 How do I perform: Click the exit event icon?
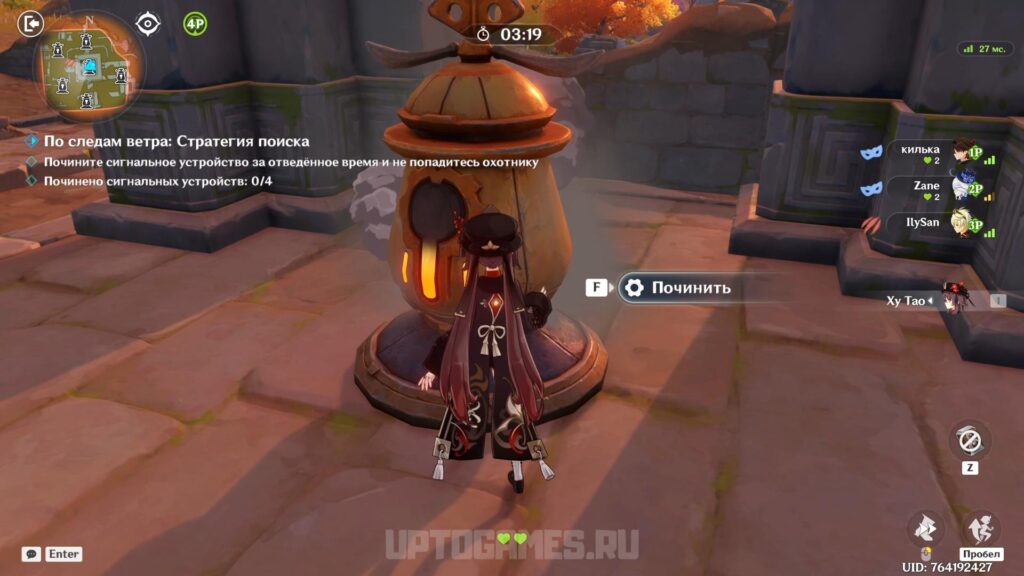(x=31, y=22)
